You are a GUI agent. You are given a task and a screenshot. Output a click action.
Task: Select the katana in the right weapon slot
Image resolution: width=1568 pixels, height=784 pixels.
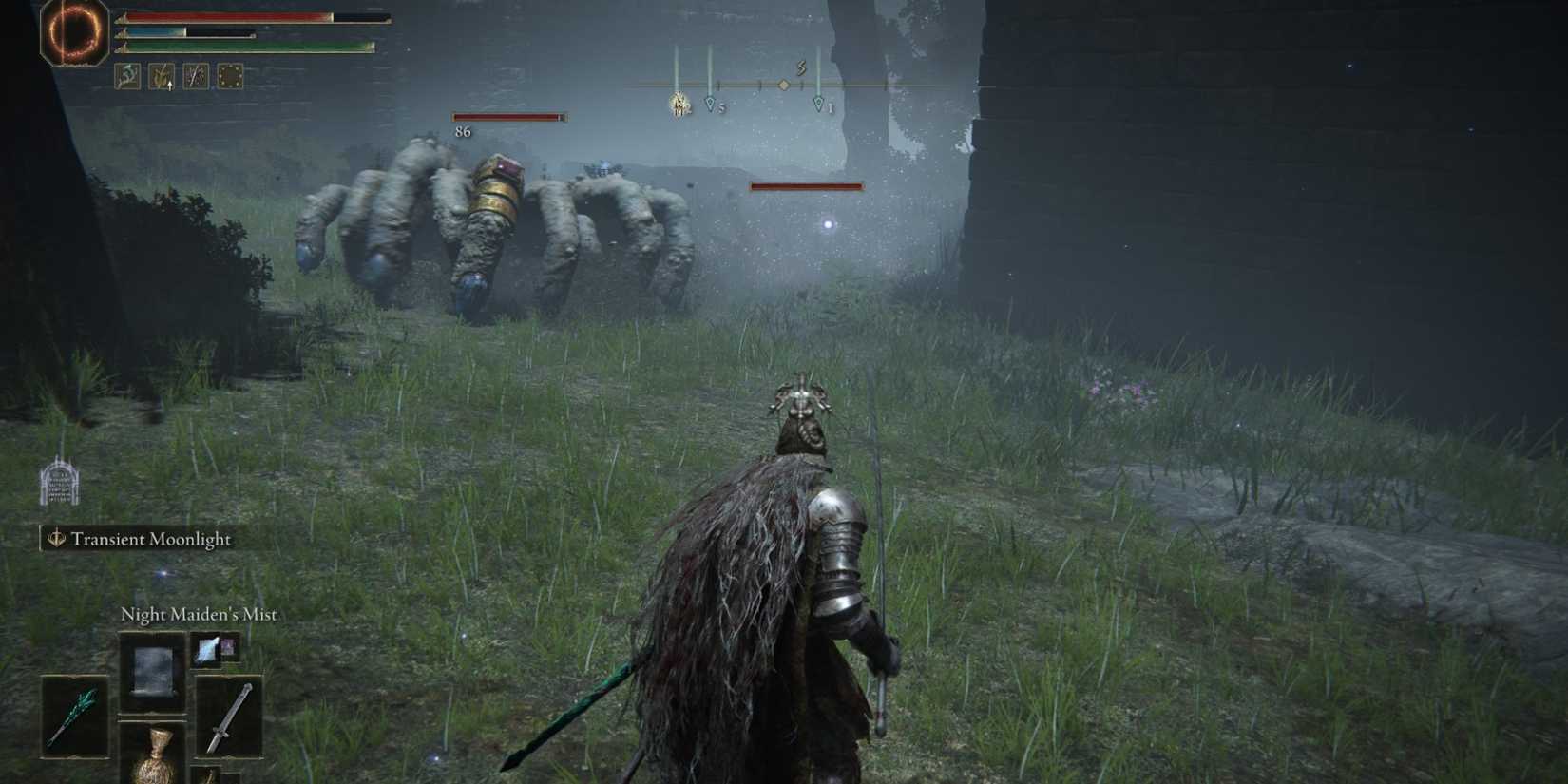click(x=230, y=715)
